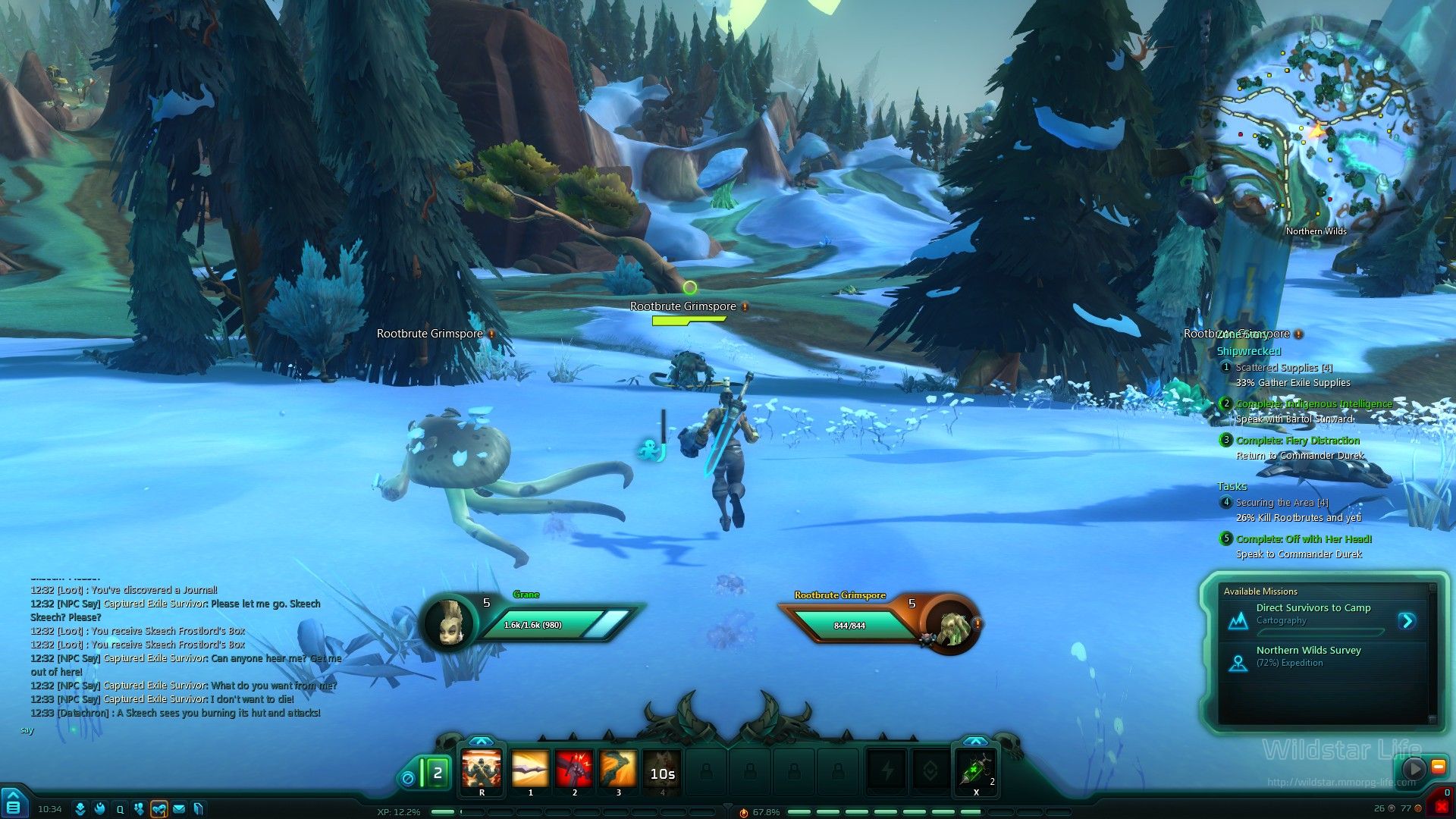Expand the arrow above the syringe slot
1456x819 pixels.
(975, 741)
